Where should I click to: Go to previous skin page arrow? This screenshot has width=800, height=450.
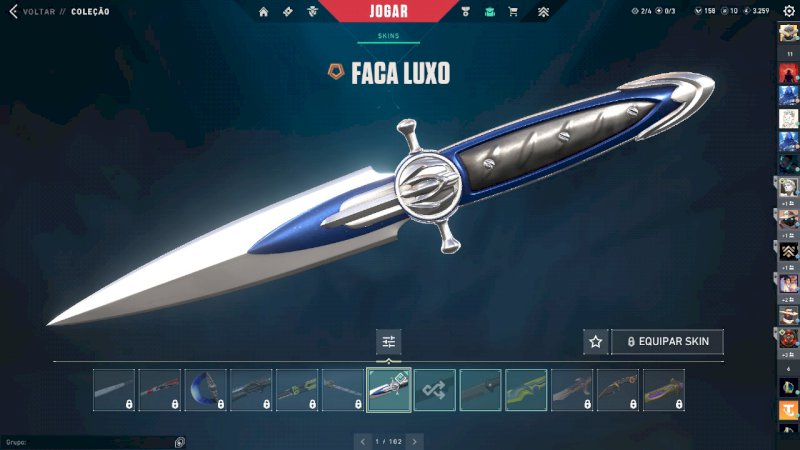click(363, 441)
